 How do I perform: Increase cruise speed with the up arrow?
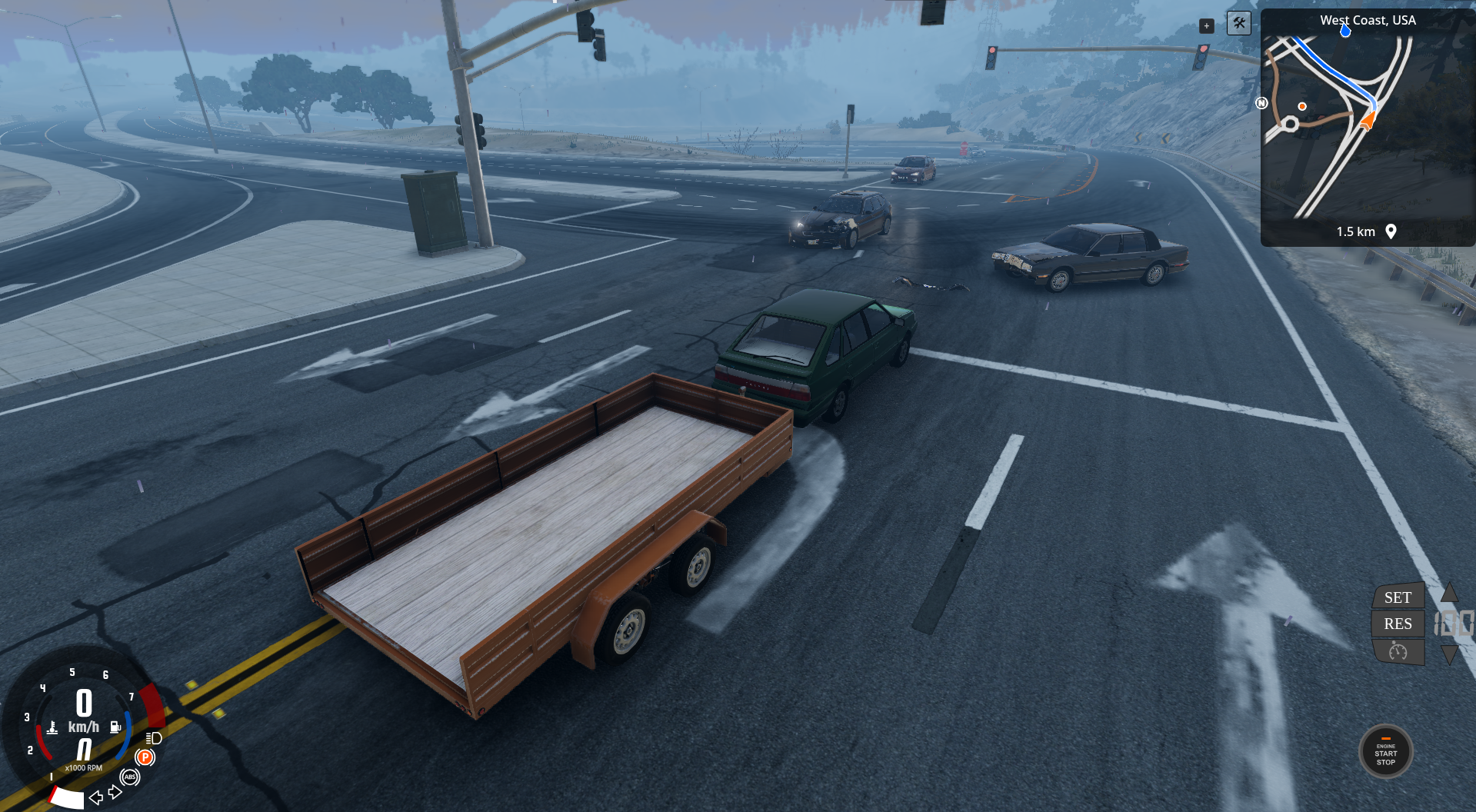tap(1449, 592)
